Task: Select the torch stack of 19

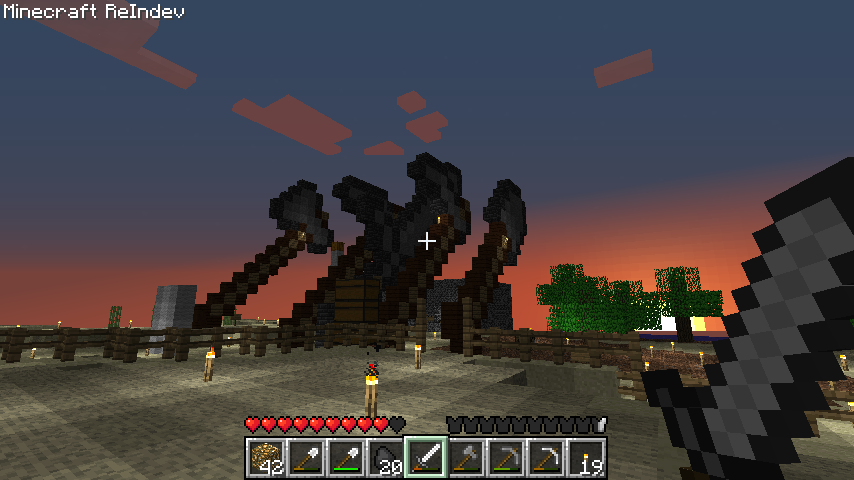Action: tap(586, 458)
